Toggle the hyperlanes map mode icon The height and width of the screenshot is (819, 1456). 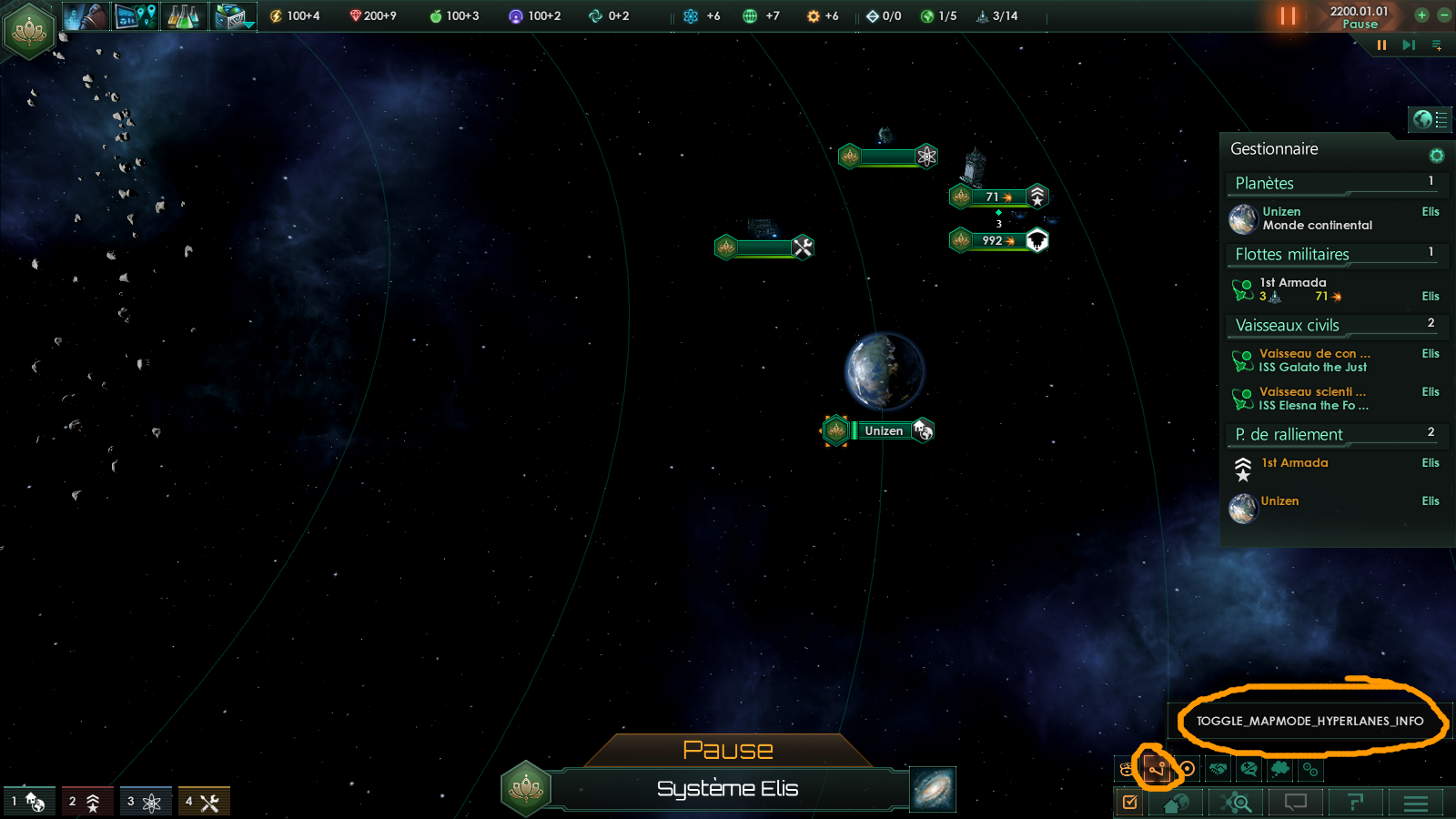click(1157, 769)
